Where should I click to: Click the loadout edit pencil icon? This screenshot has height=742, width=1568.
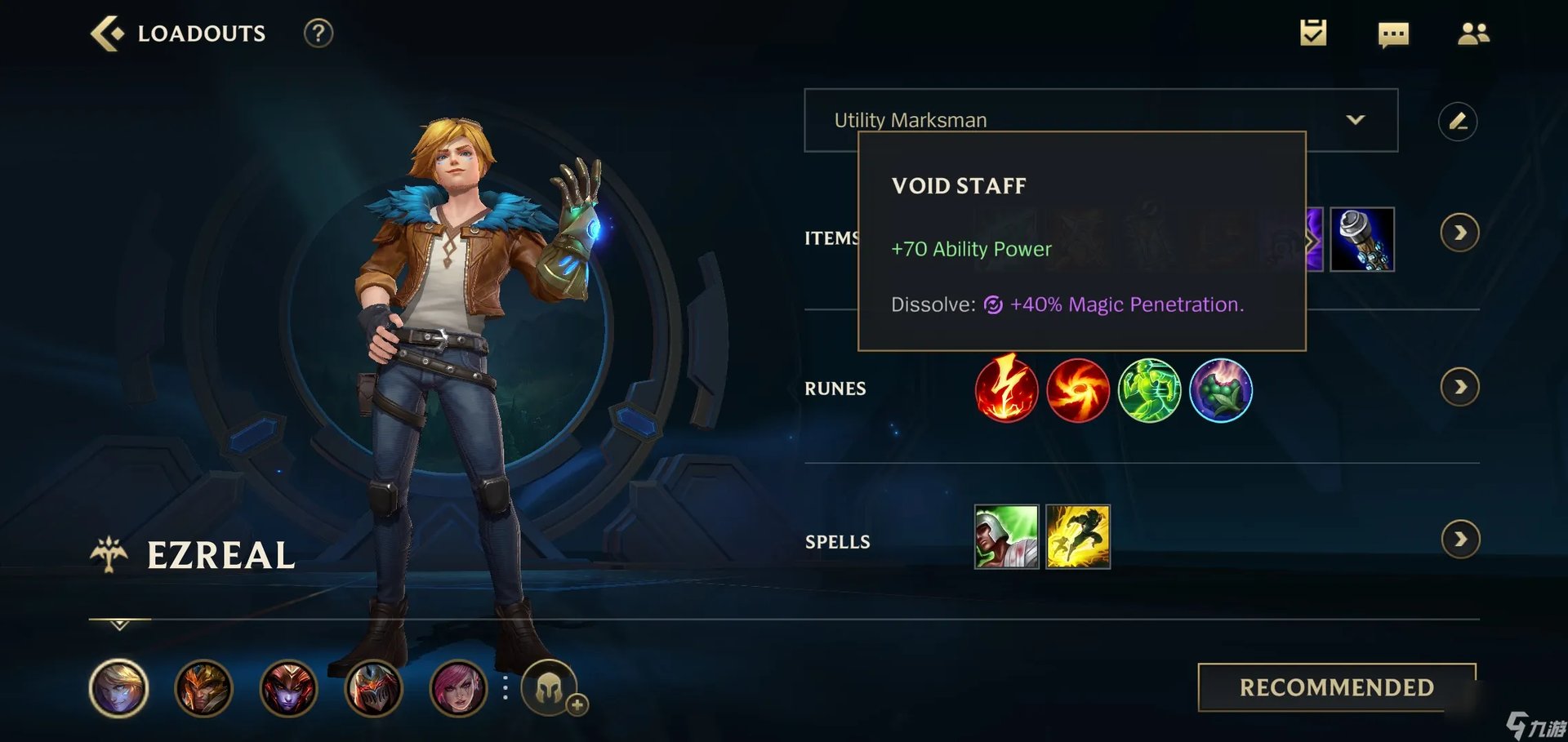[x=1459, y=121]
